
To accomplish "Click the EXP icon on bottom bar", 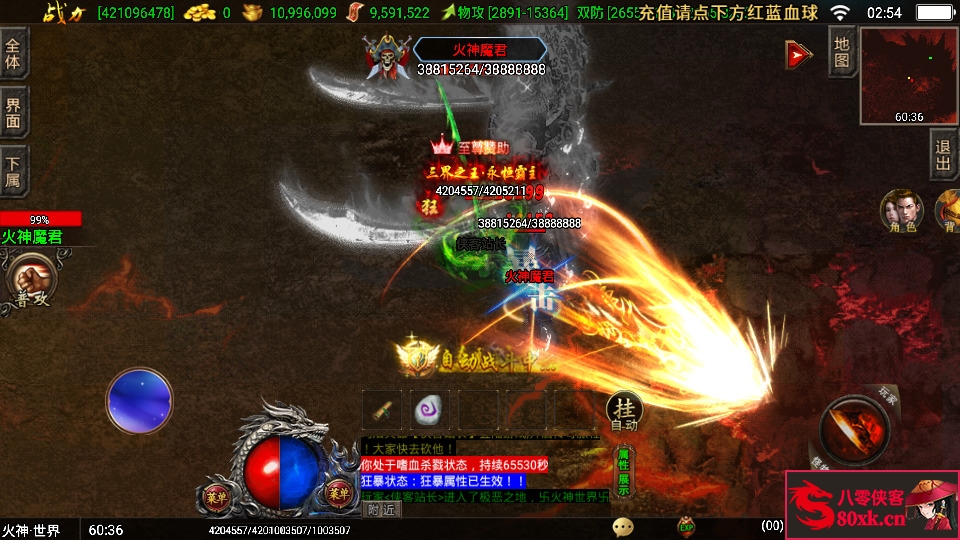I will point(686,525).
